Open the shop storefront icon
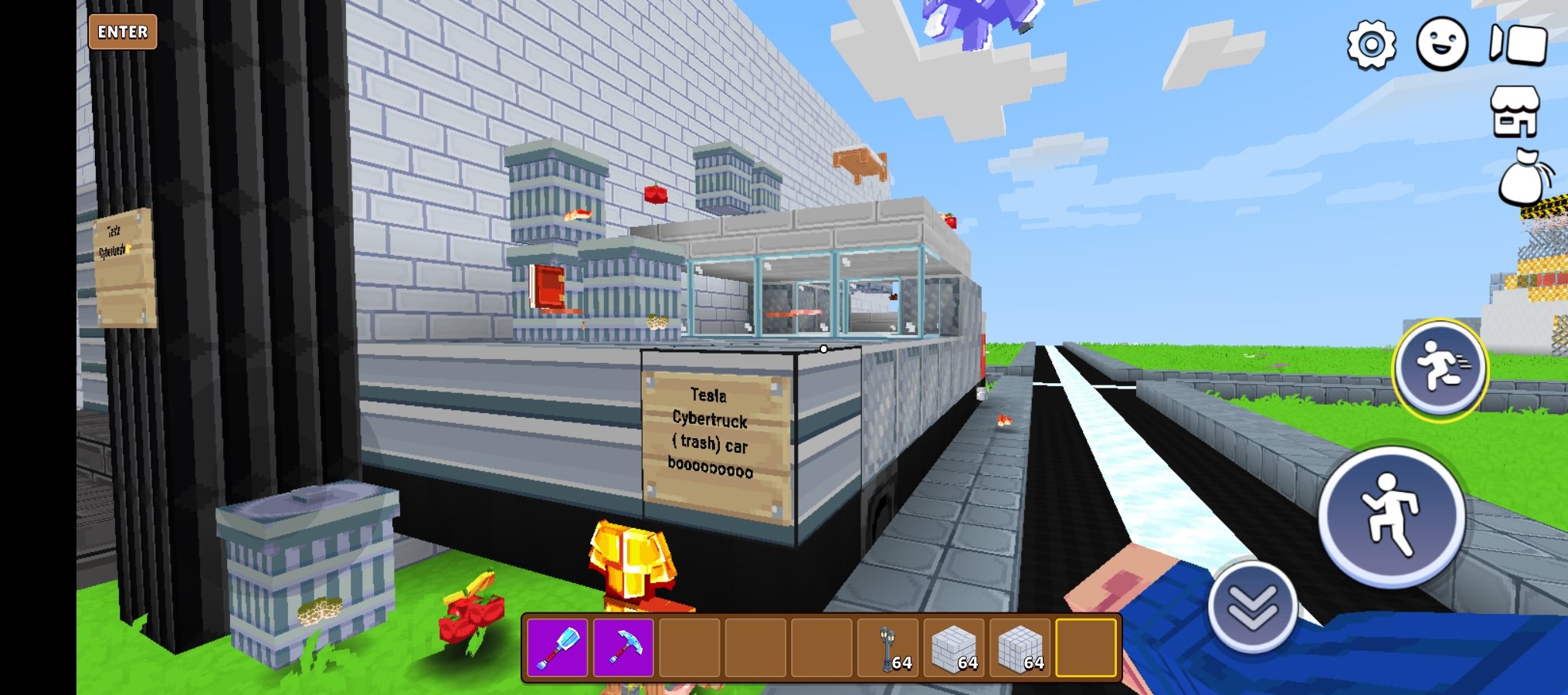The height and width of the screenshot is (695, 1568). [1515, 112]
